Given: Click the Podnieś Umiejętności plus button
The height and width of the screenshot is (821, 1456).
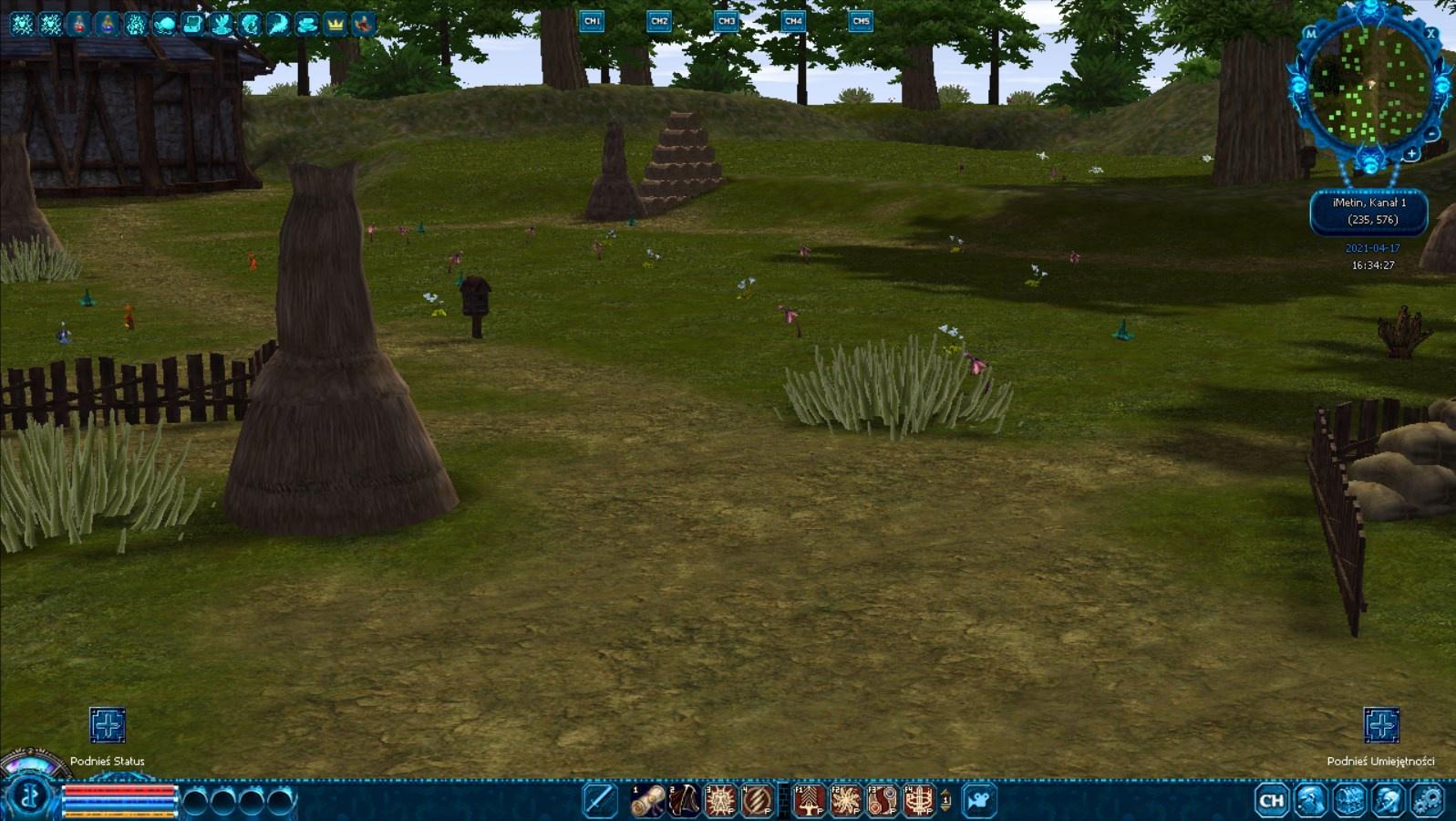Looking at the screenshot, I should pyautogui.click(x=1381, y=725).
